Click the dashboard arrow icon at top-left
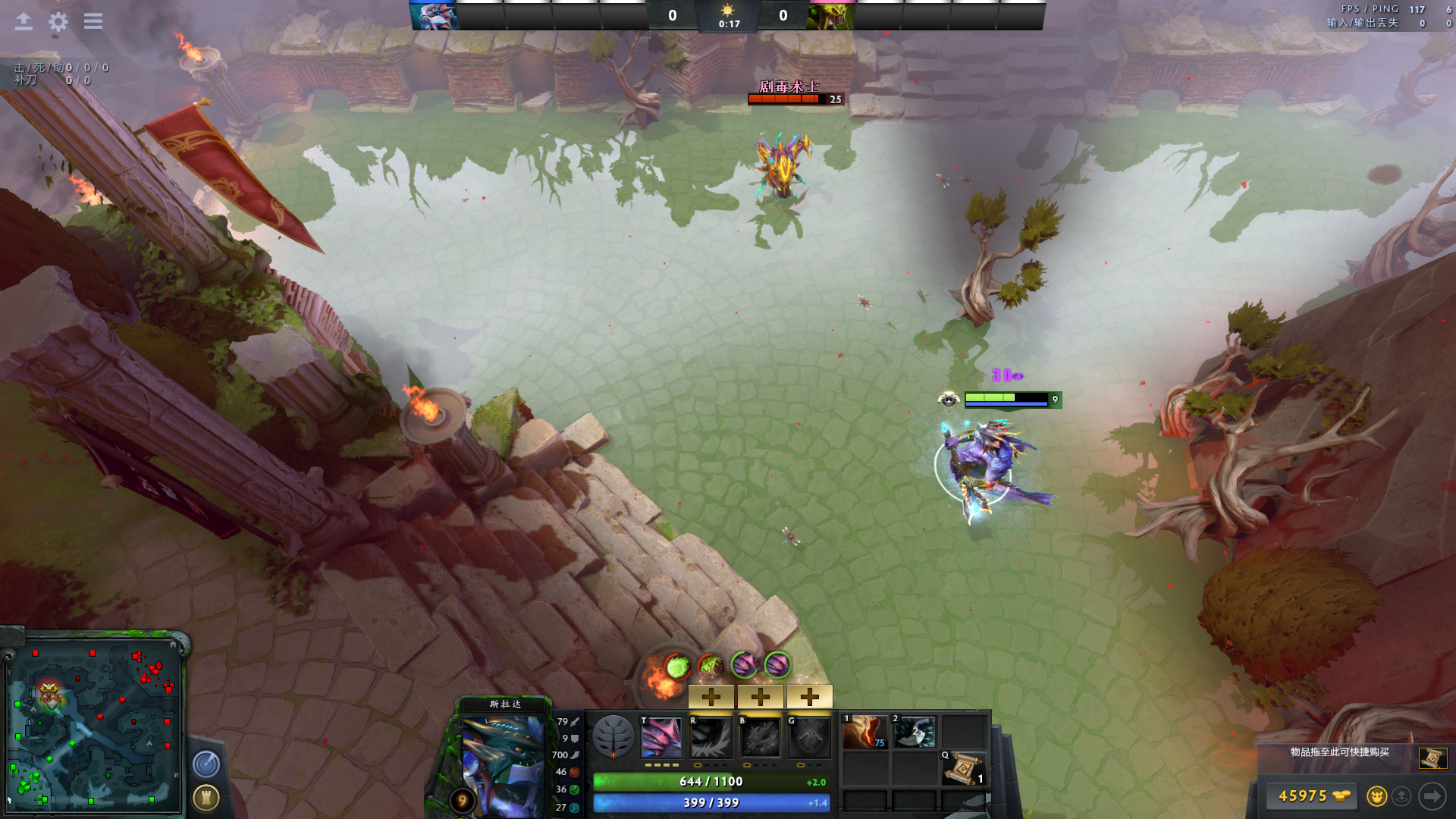 tap(24, 21)
